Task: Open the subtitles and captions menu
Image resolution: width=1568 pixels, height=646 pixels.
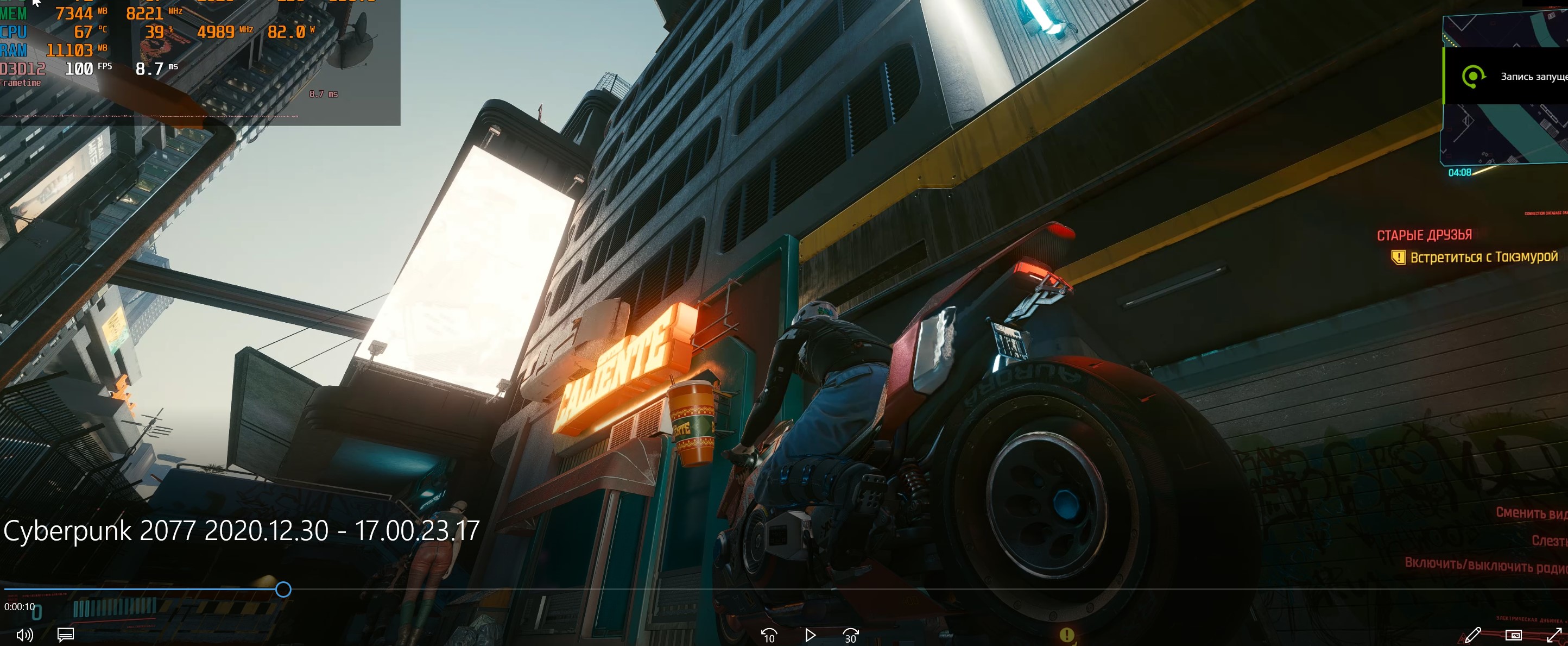Action: [66, 635]
